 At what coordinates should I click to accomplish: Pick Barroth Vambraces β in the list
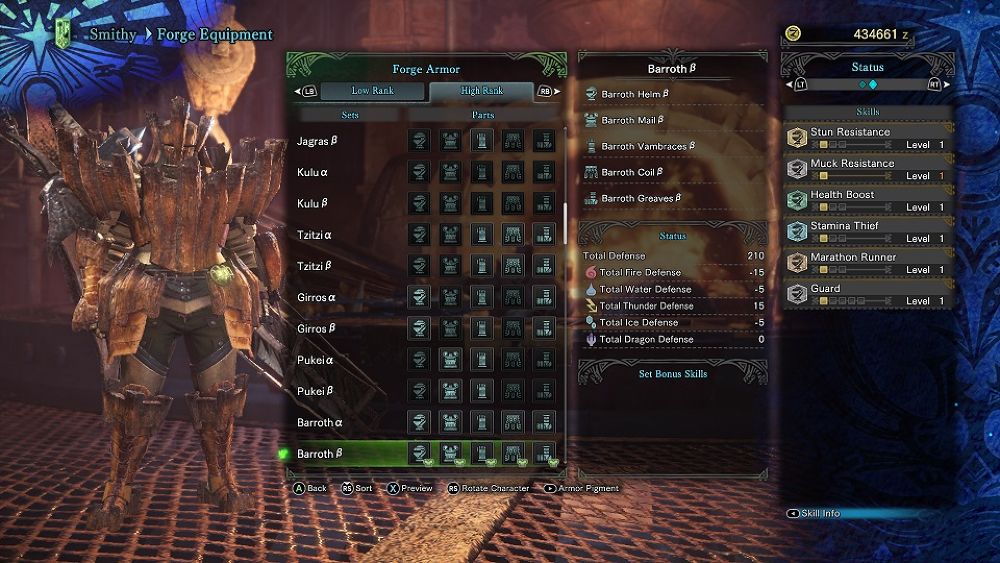coord(647,146)
